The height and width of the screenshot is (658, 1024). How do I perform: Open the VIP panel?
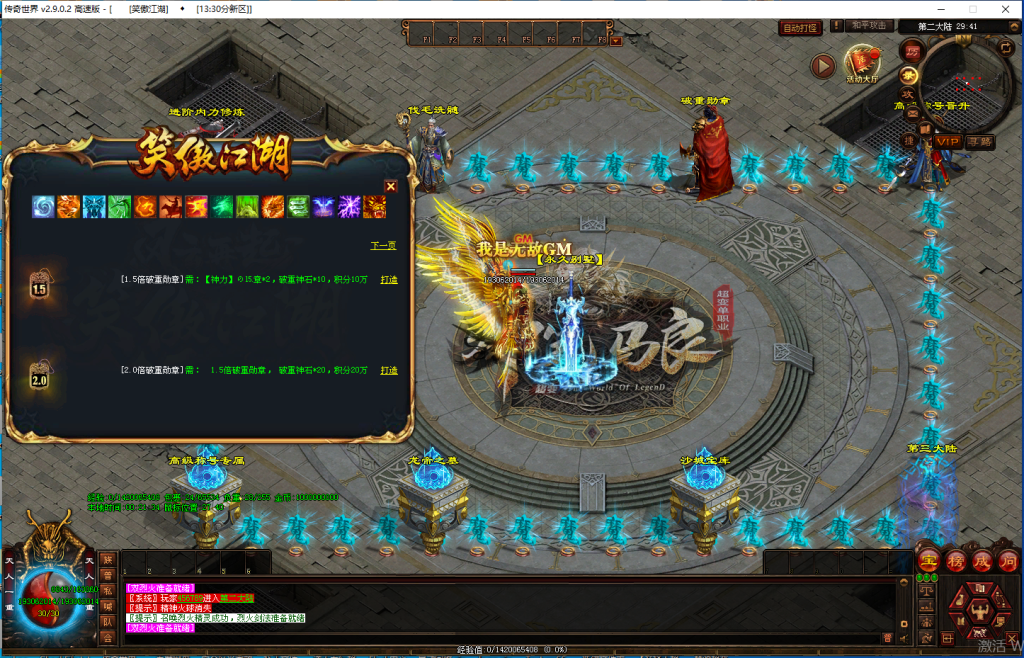coord(948,142)
